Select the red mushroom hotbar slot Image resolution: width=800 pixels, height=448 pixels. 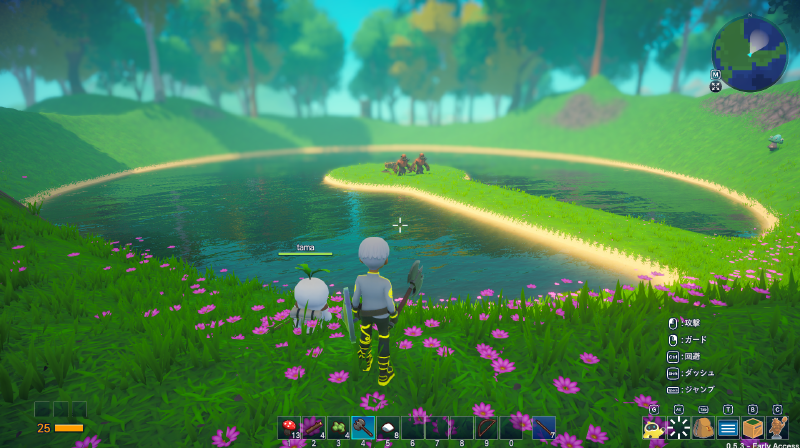[x=290, y=427]
